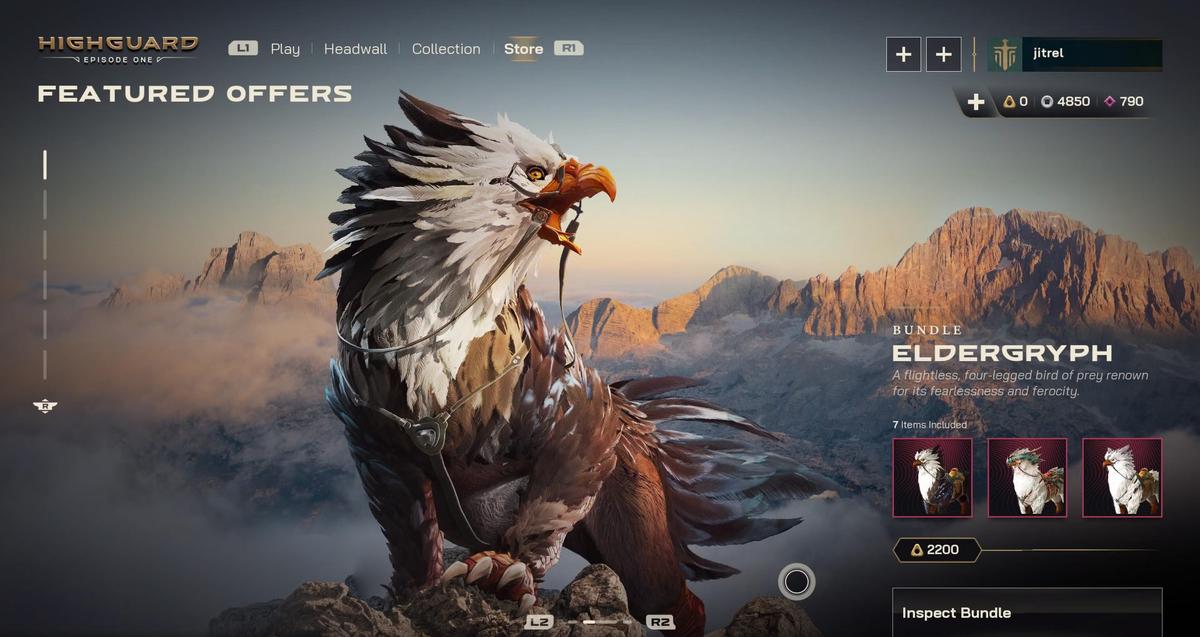Go to the Collection tab
Image resolution: width=1200 pixels, height=637 pixels.
tap(446, 49)
